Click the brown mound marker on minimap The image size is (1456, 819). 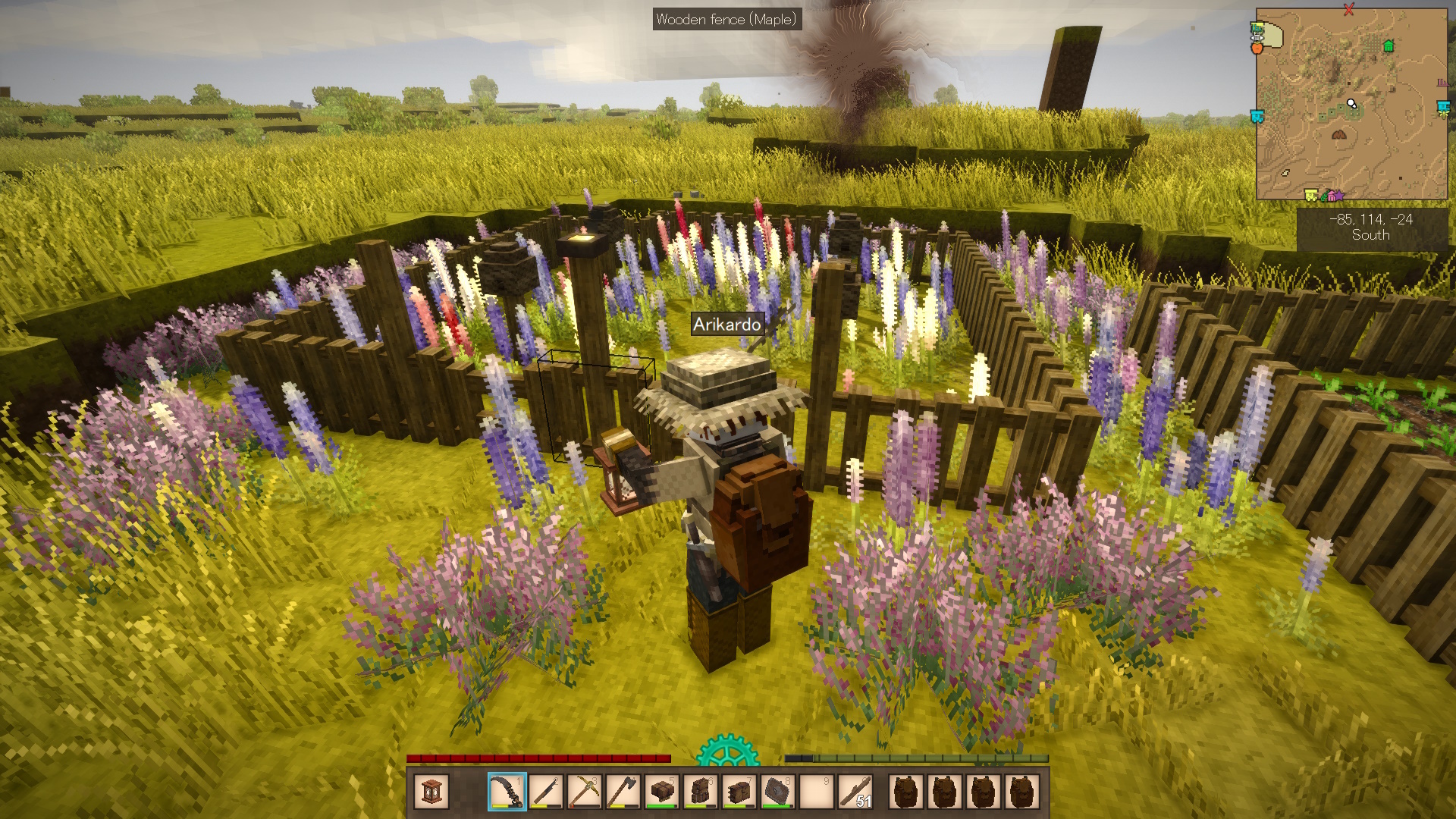coord(1338,135)
